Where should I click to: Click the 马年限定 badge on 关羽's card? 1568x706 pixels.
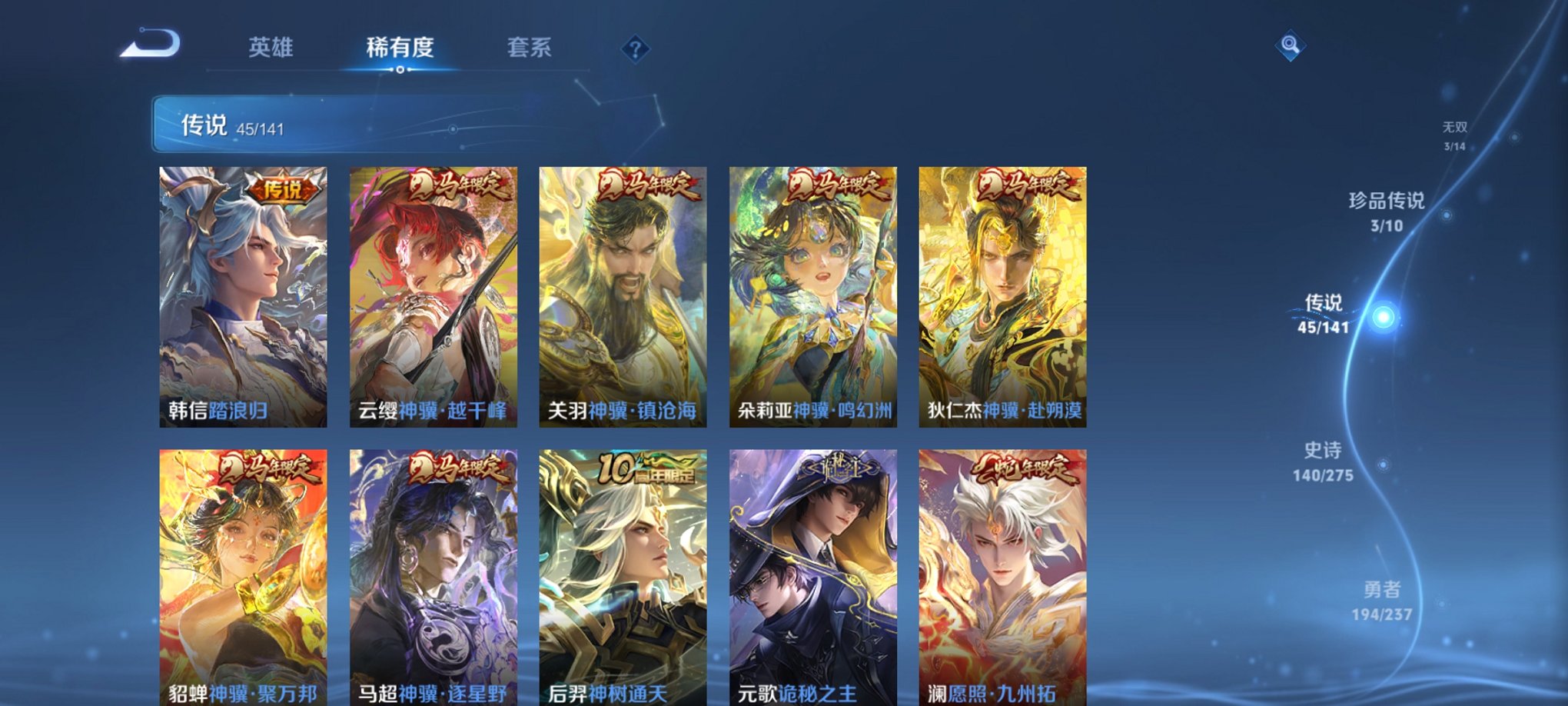[x=648, y=185]
